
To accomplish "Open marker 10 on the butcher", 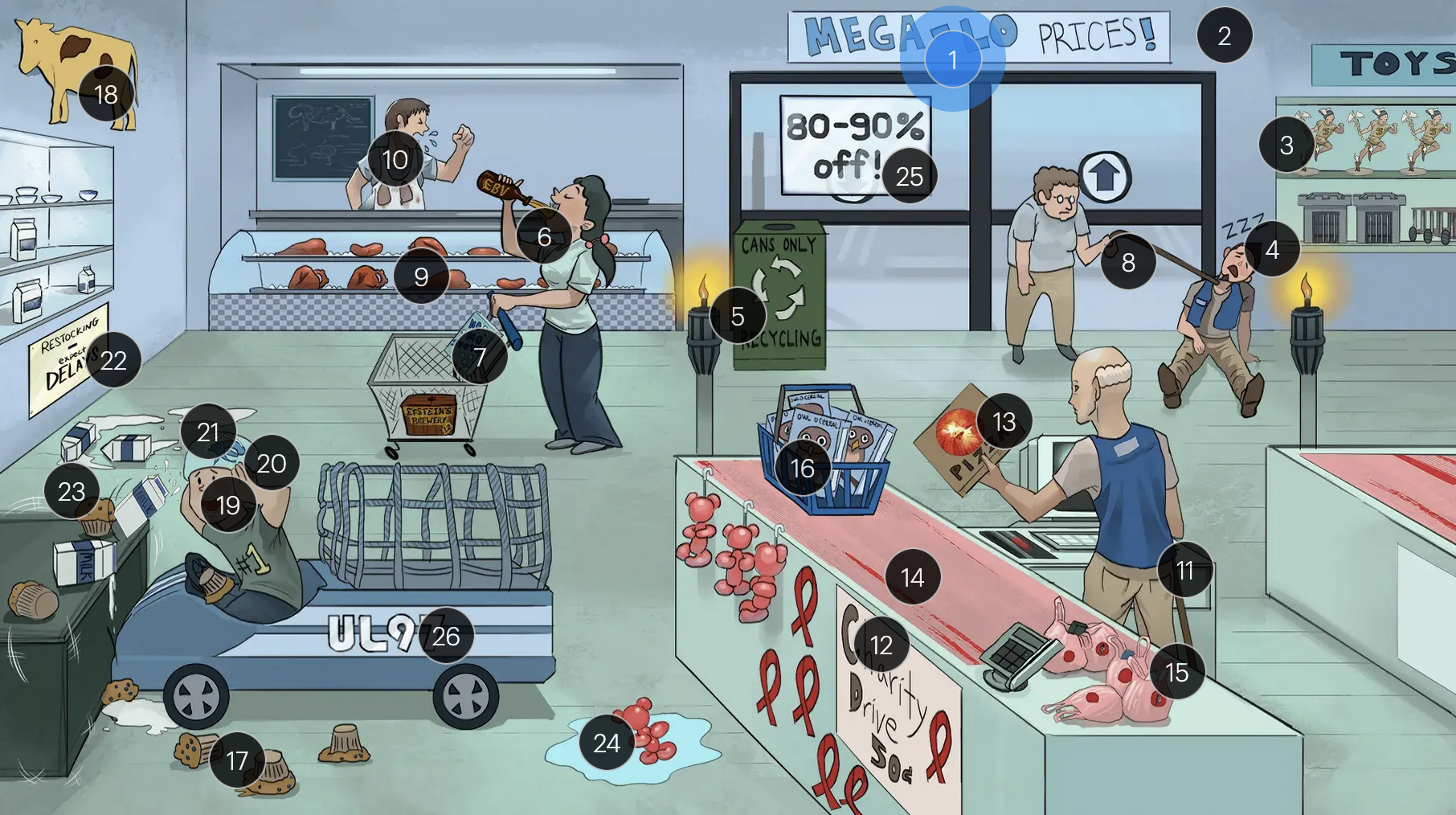I will tap(395, 160).
